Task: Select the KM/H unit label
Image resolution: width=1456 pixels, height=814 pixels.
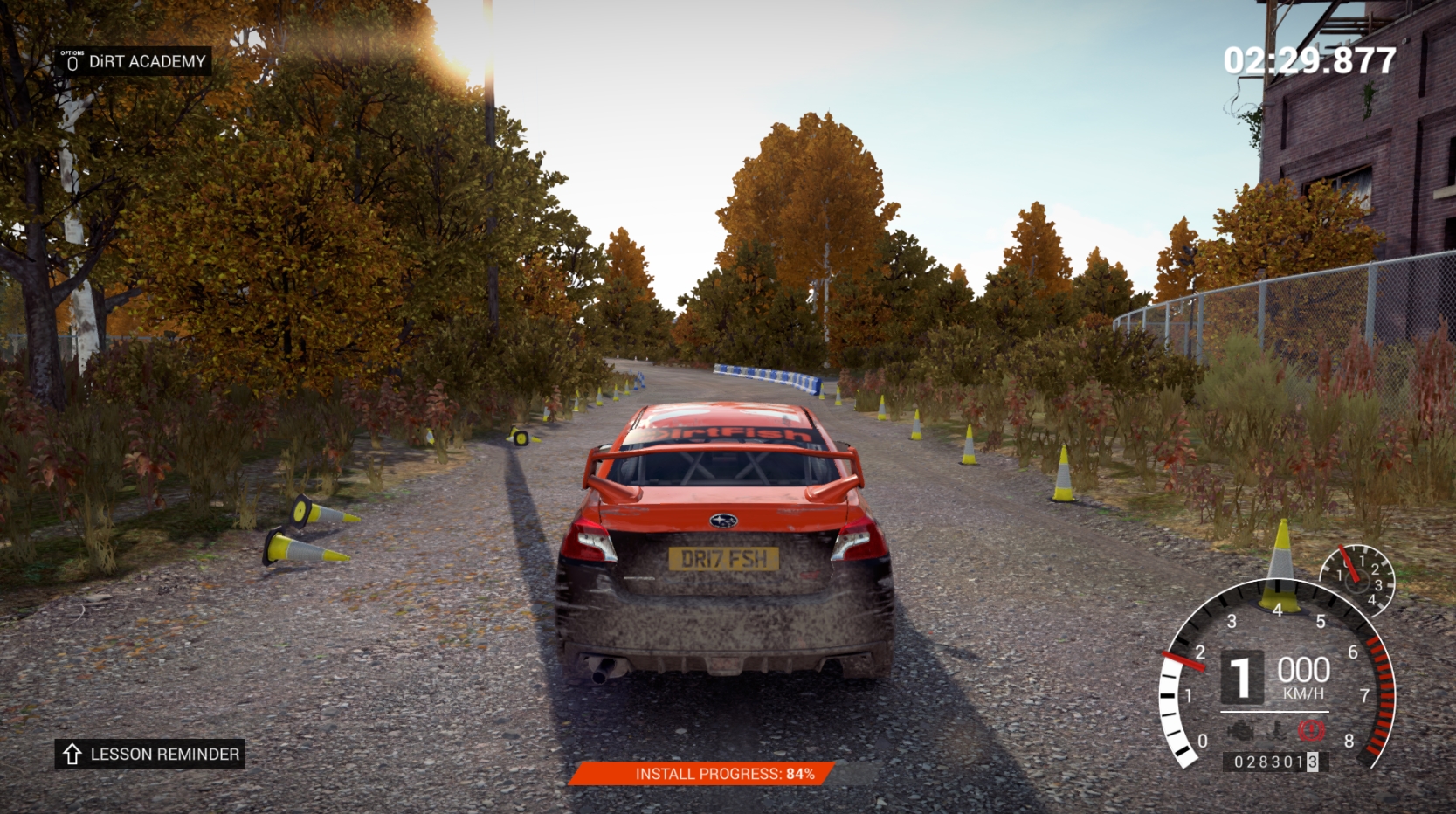Action: point(1302,692)
